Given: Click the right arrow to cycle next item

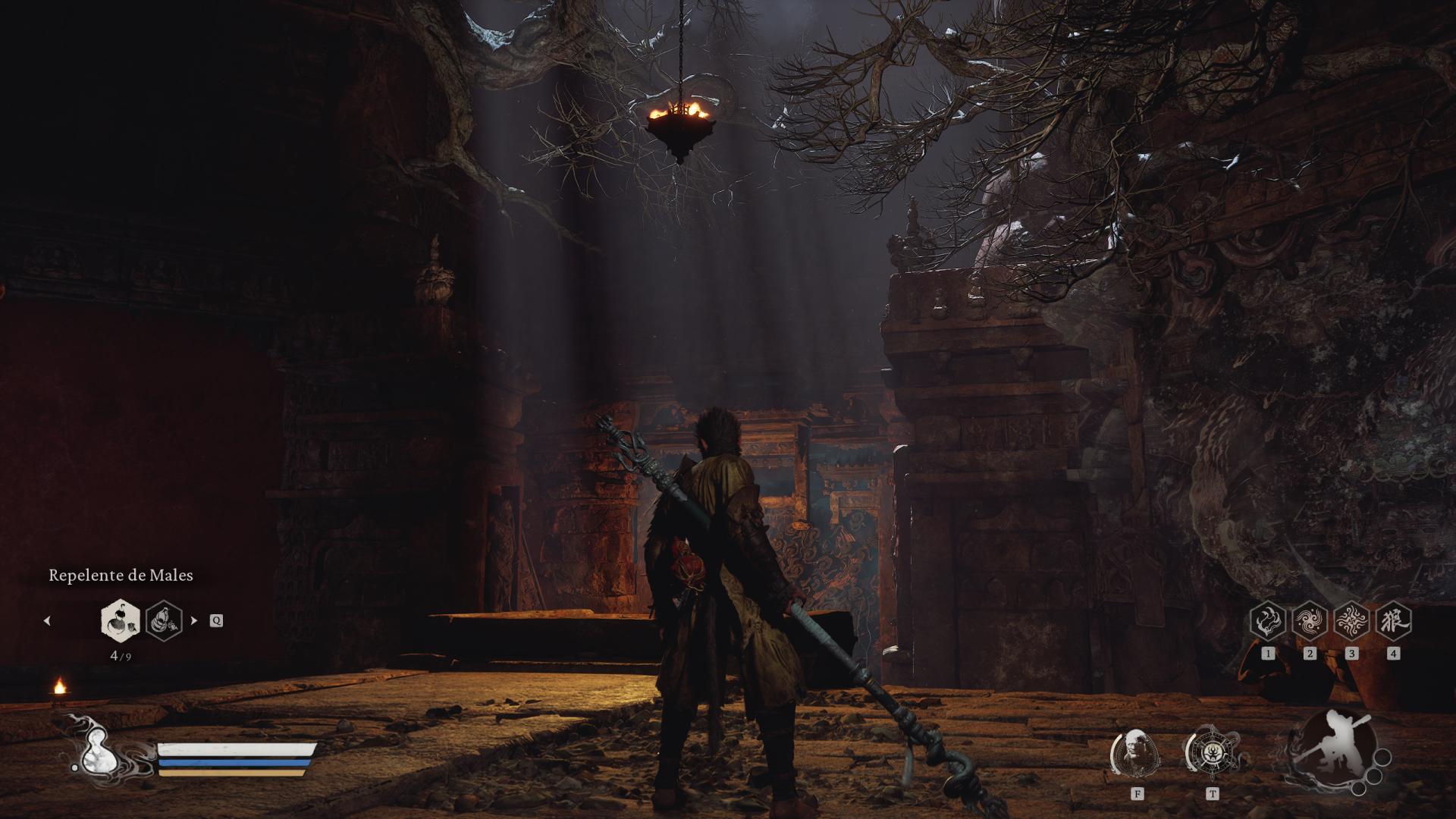Looking at the screenshot, I should pos(195,620).
